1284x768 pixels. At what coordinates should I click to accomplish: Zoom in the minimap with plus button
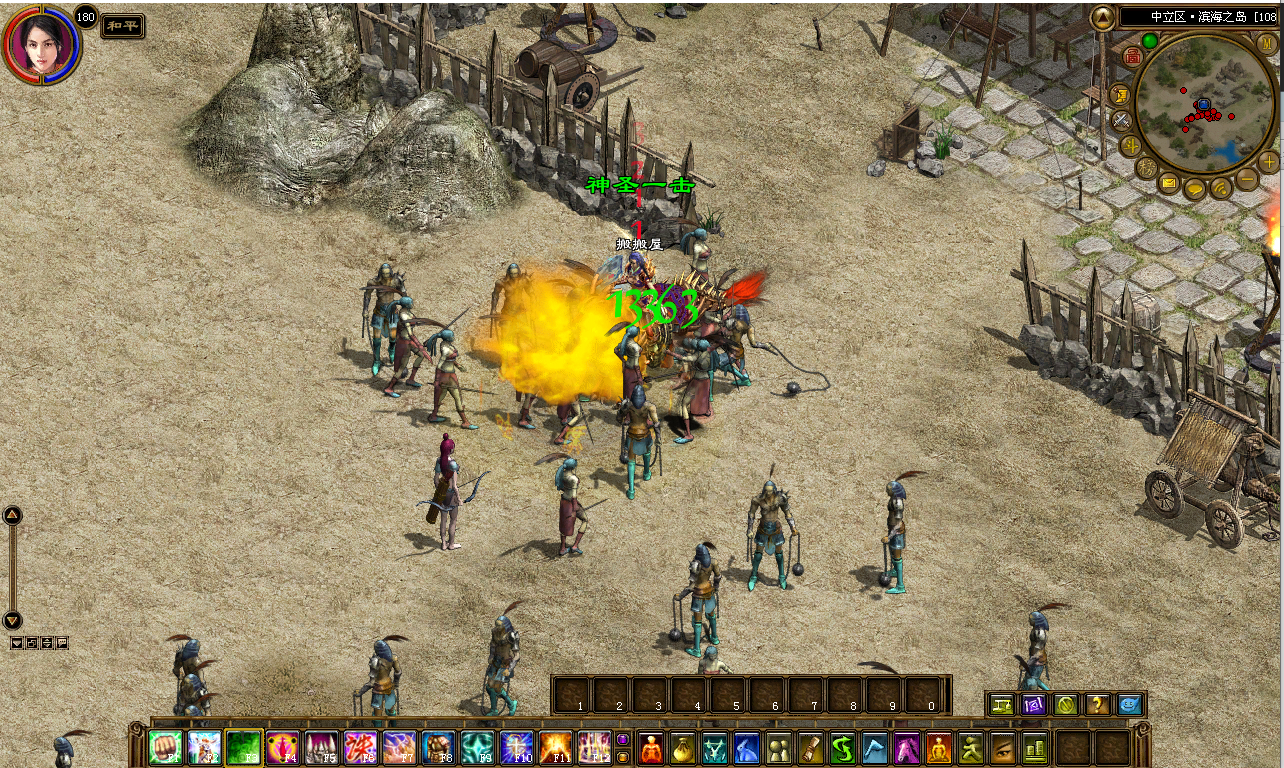pos(1269,161)
